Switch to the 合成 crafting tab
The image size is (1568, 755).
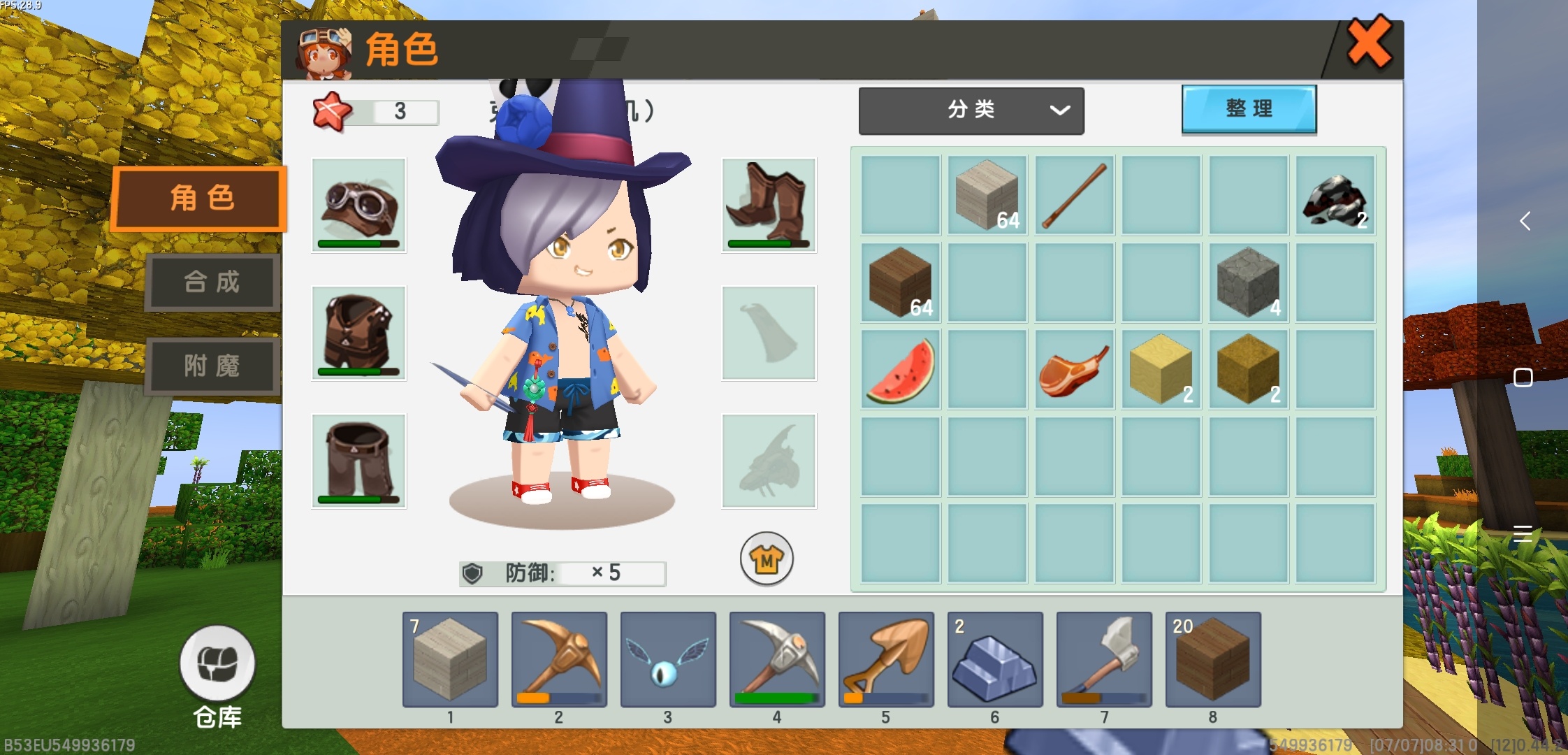pyautogui.click(x=212, y=282)
